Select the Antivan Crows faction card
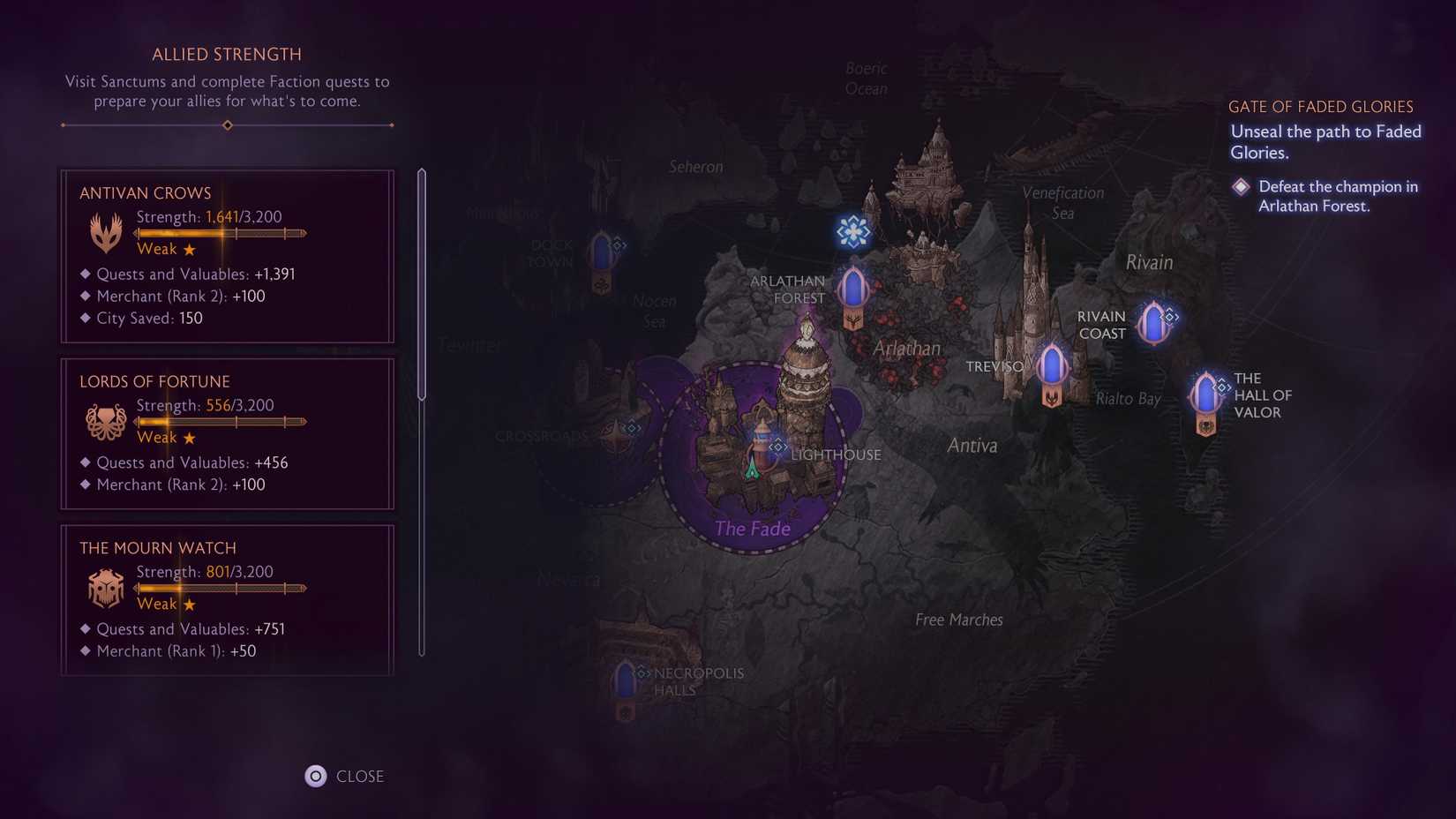The height and width of the screenshot is (819, 1456). click(227, 256)
